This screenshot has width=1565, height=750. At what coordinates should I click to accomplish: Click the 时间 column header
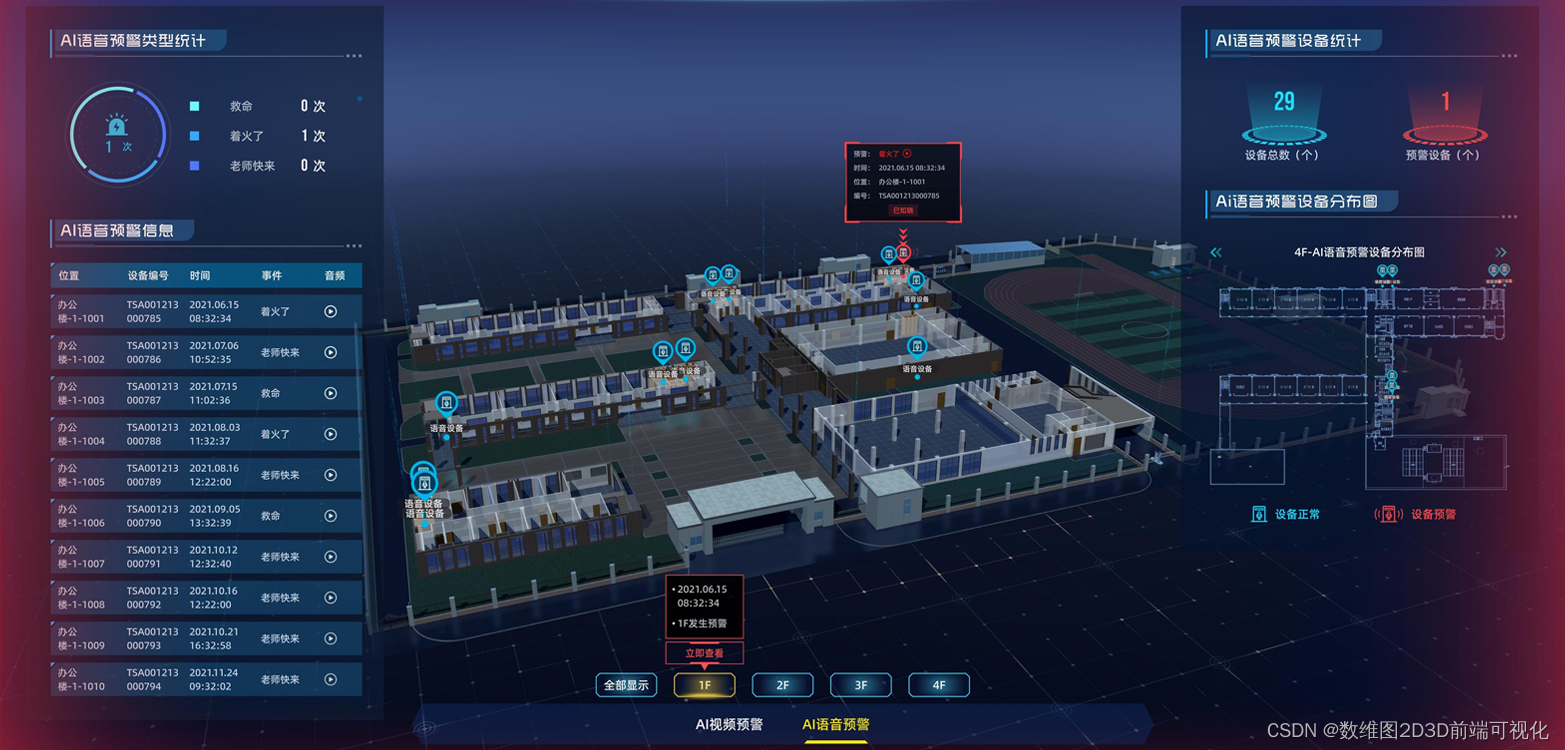(200, 276)
